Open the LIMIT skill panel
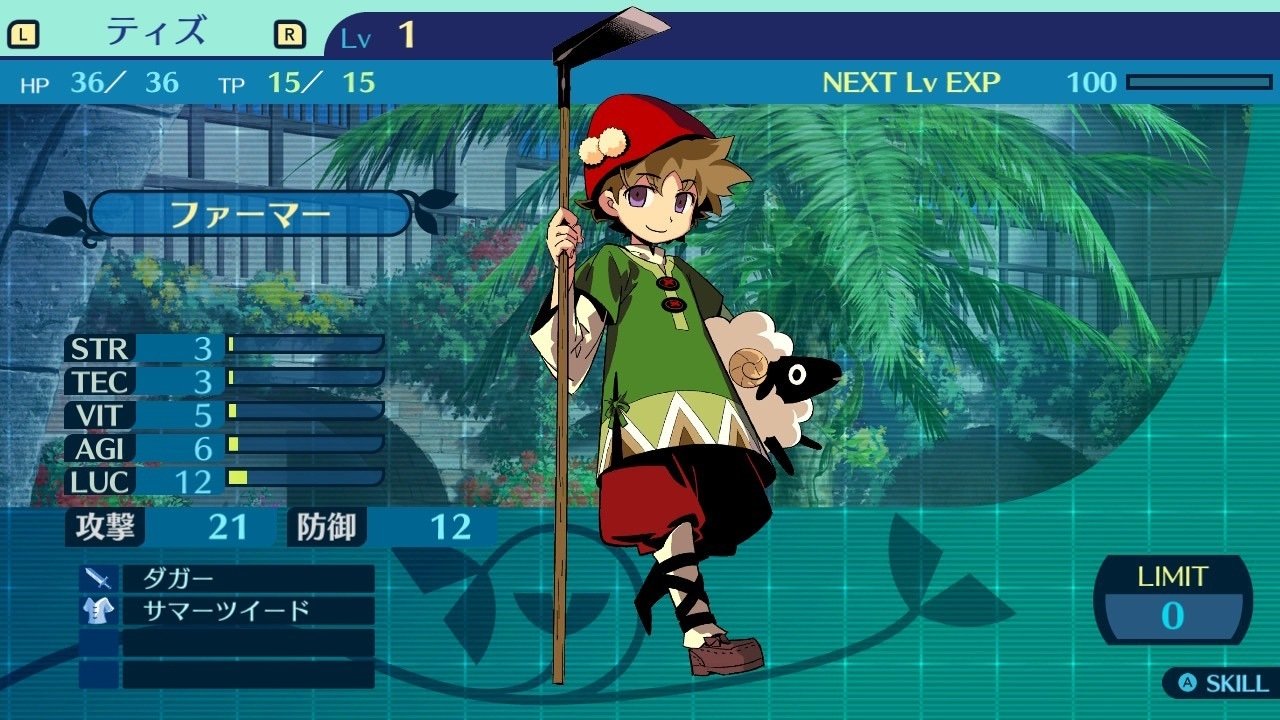1280x720 pixels. 1172,600
